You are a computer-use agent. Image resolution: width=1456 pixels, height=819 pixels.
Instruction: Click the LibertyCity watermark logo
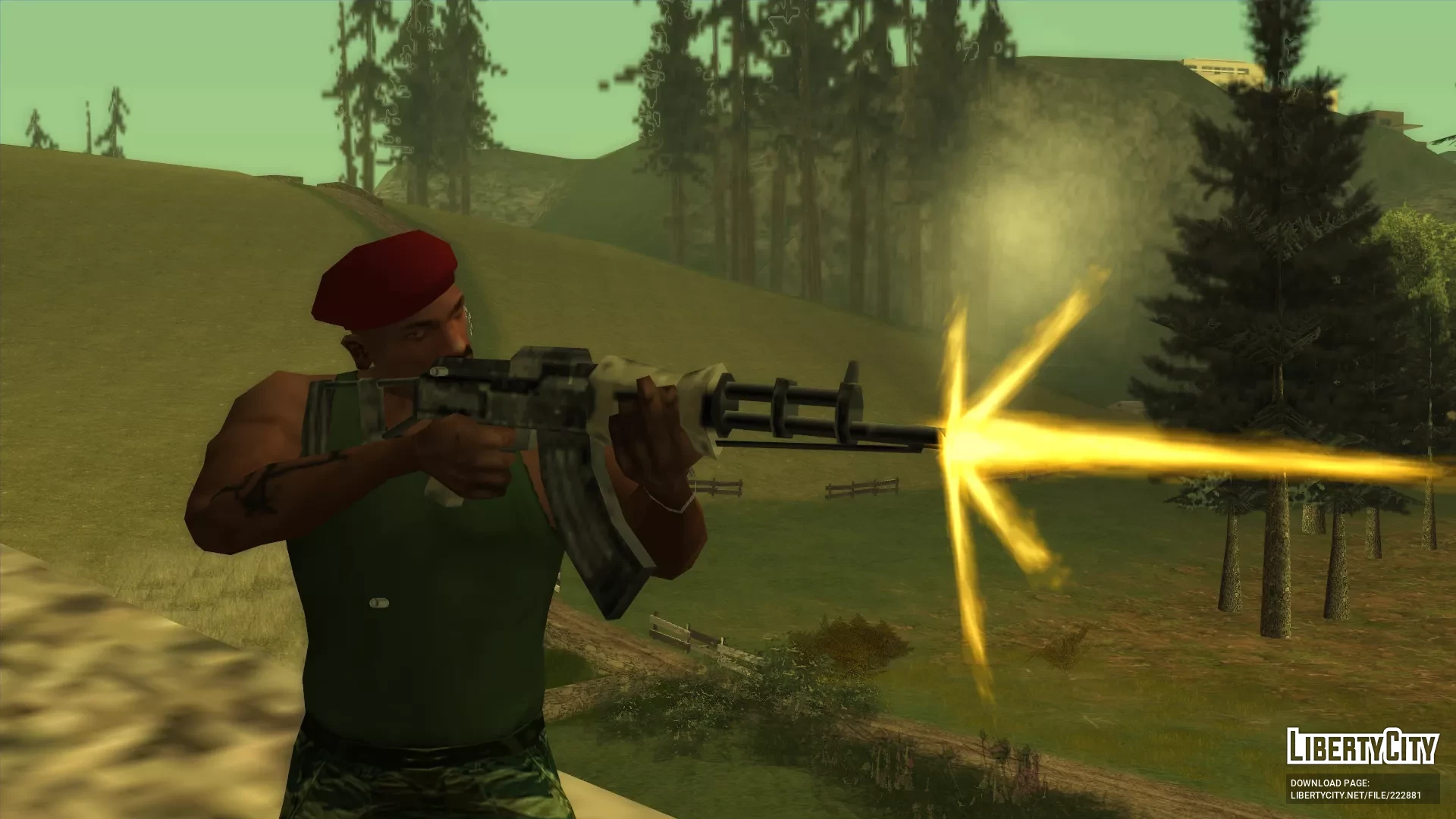(x=1362, y=748)
